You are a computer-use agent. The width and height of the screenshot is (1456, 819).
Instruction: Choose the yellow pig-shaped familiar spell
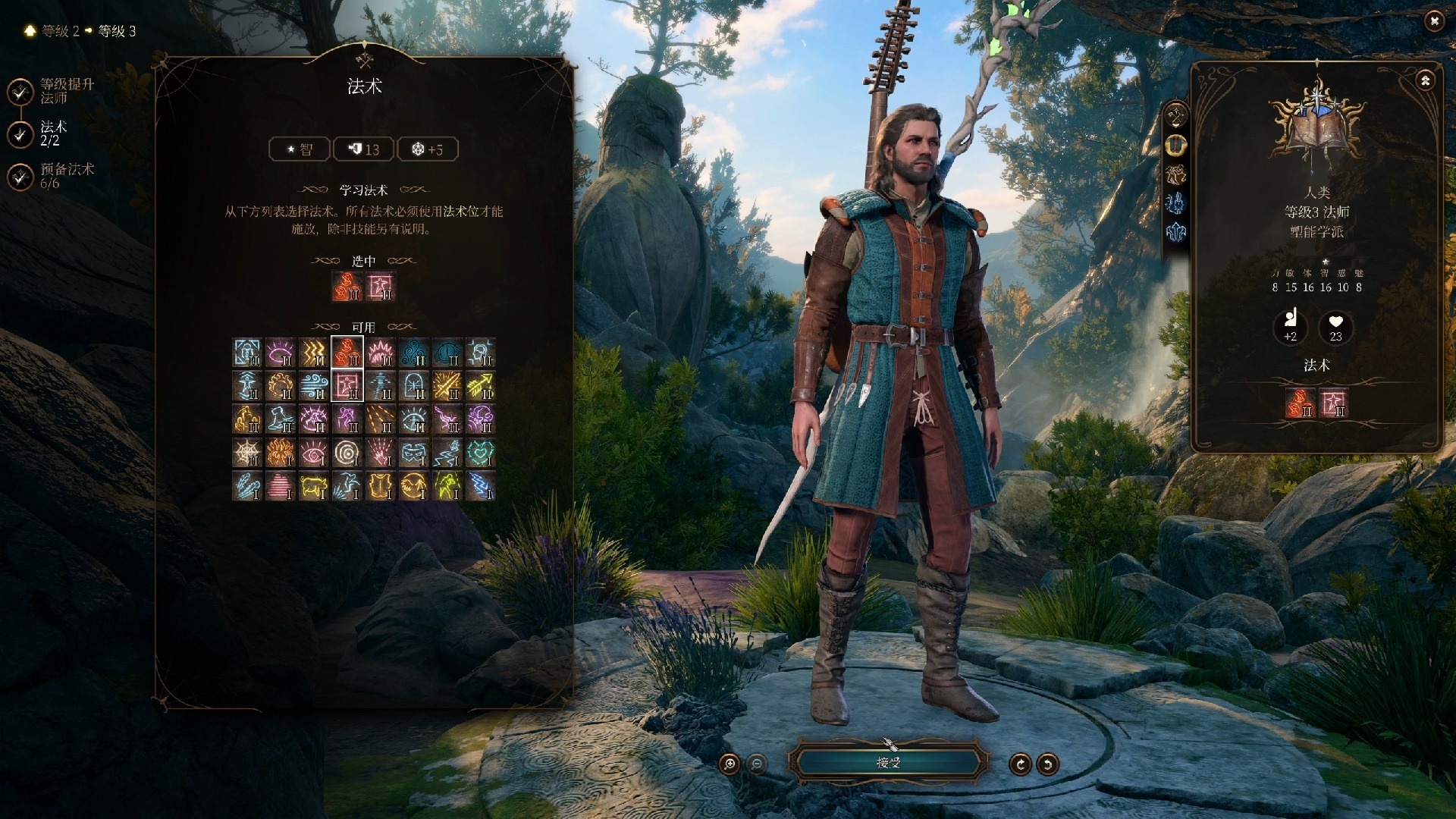tap(314, 486)
